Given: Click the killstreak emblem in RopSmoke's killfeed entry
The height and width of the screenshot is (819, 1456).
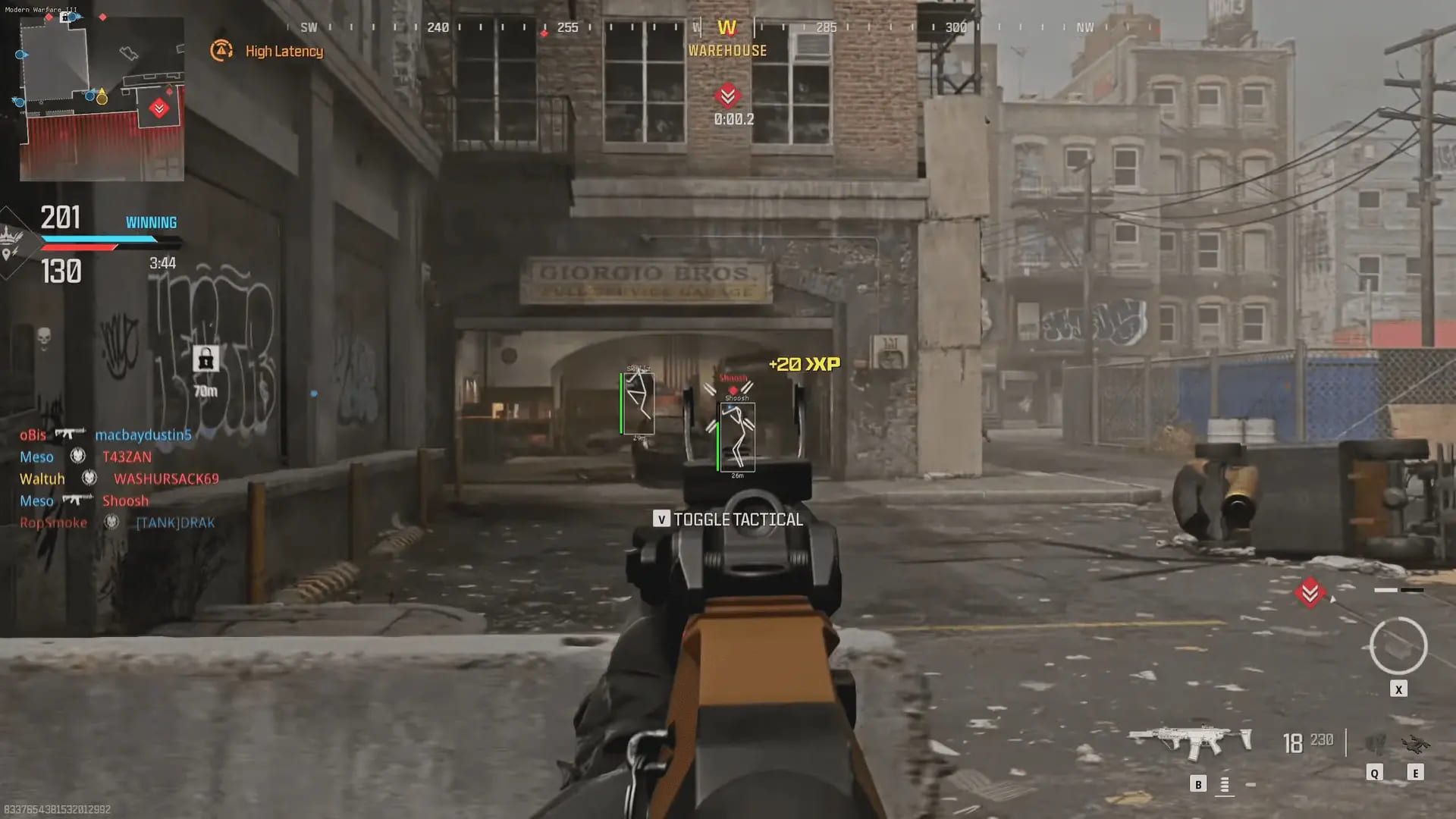Looking at the screenshot, I should tap(111, 522).
